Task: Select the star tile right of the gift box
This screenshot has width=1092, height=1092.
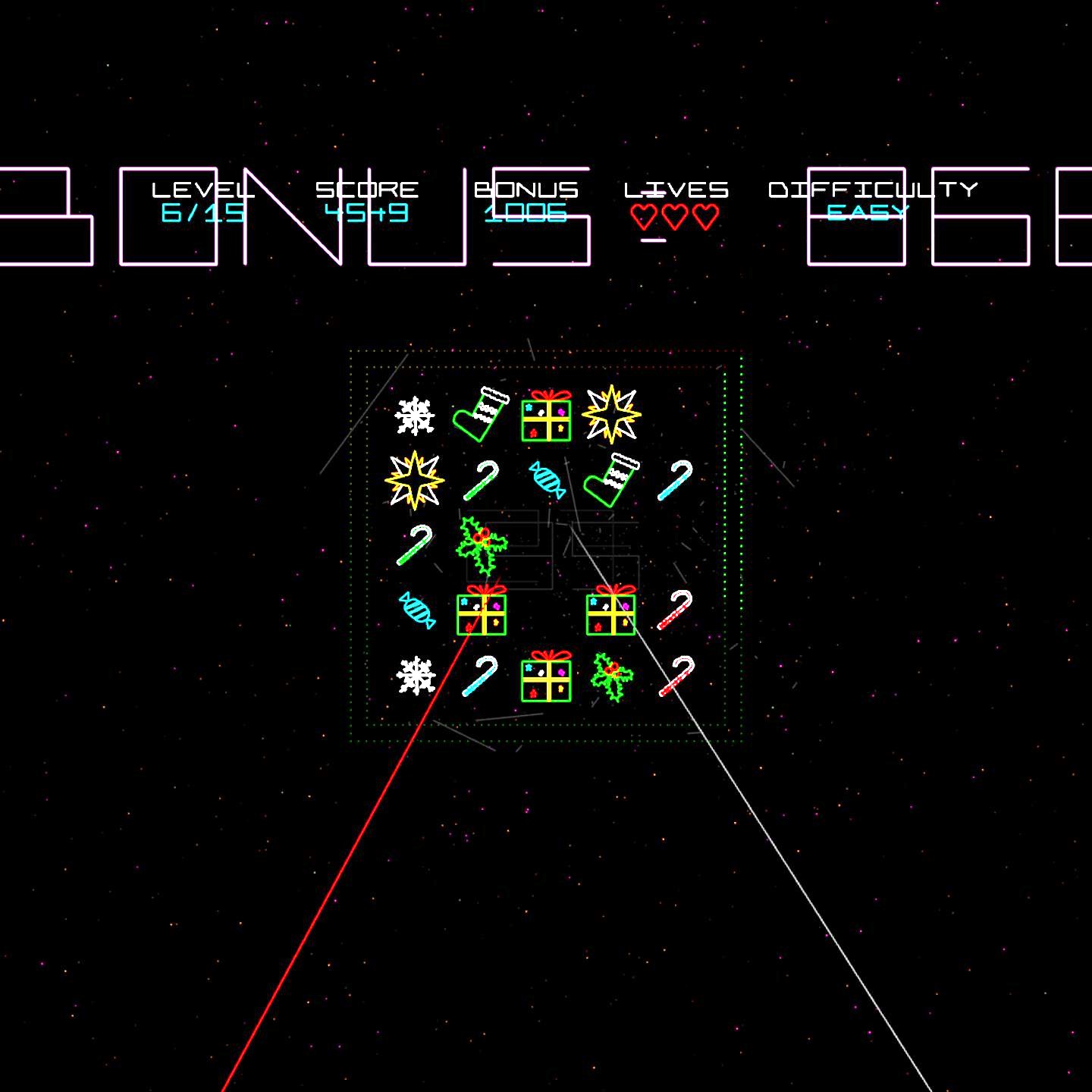Action: coord(611,414)
